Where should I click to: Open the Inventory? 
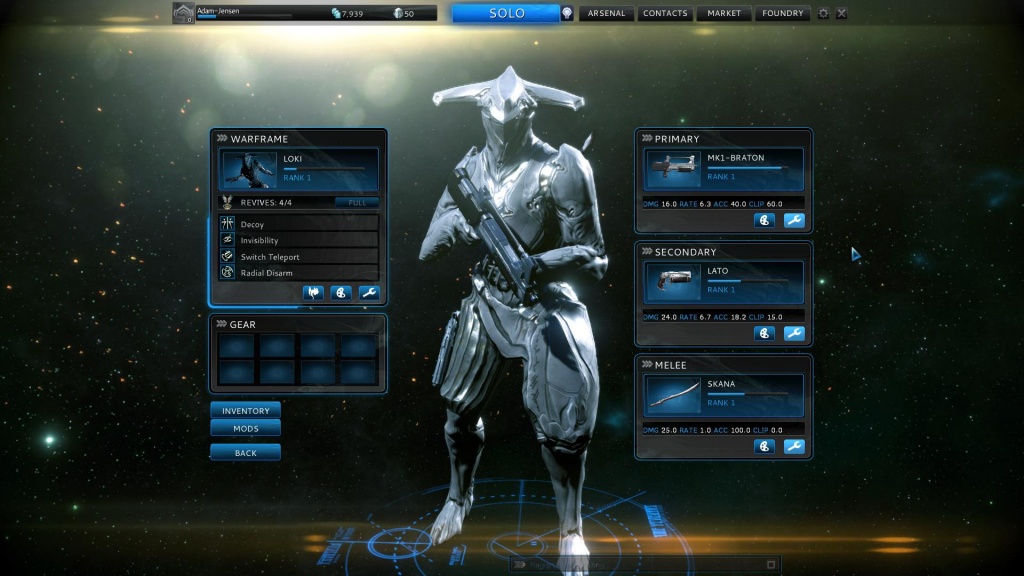point(245,410)
